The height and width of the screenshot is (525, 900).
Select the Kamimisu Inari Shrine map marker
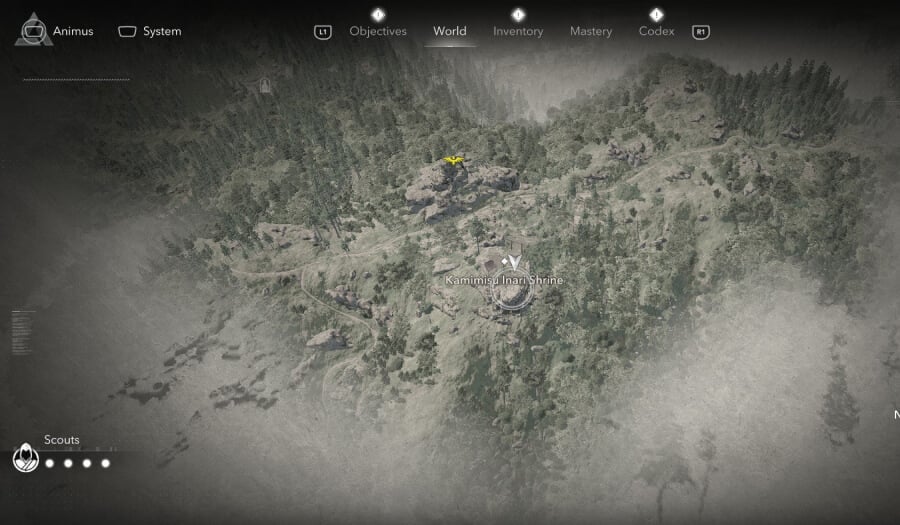pyautogui.click(x=510, y=291)
